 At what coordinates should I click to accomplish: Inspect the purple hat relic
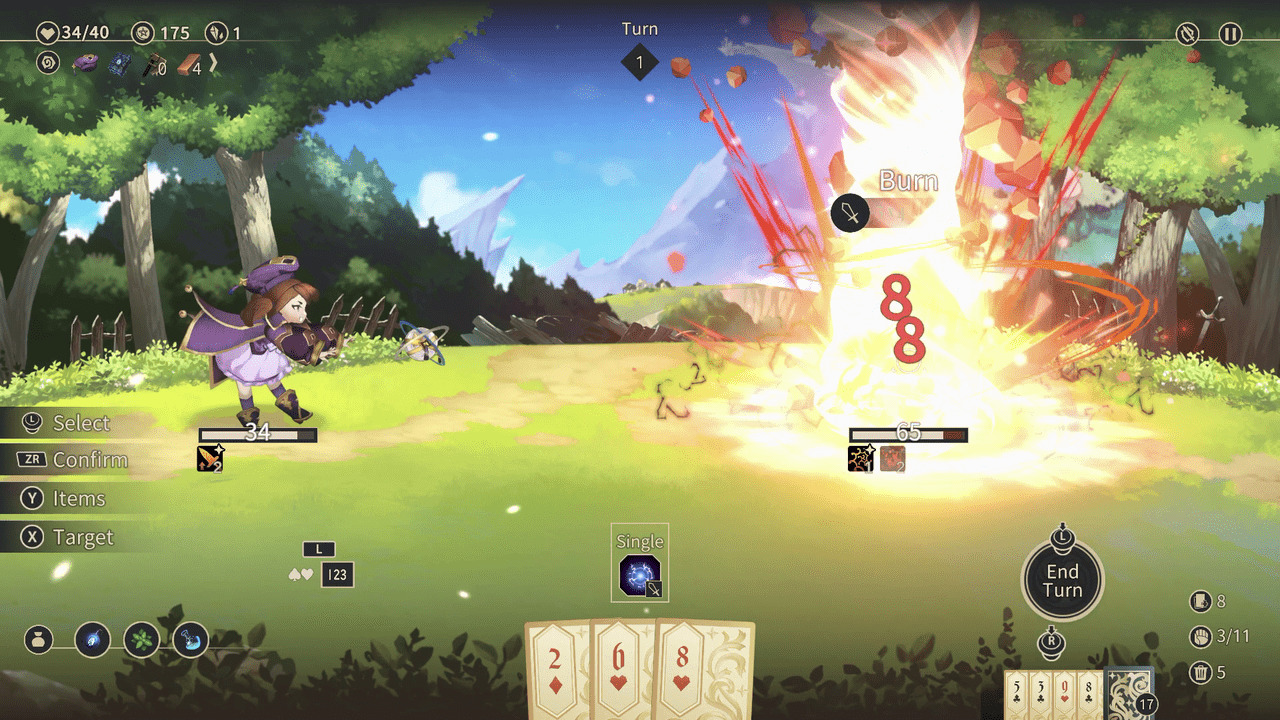pos(85,63)
